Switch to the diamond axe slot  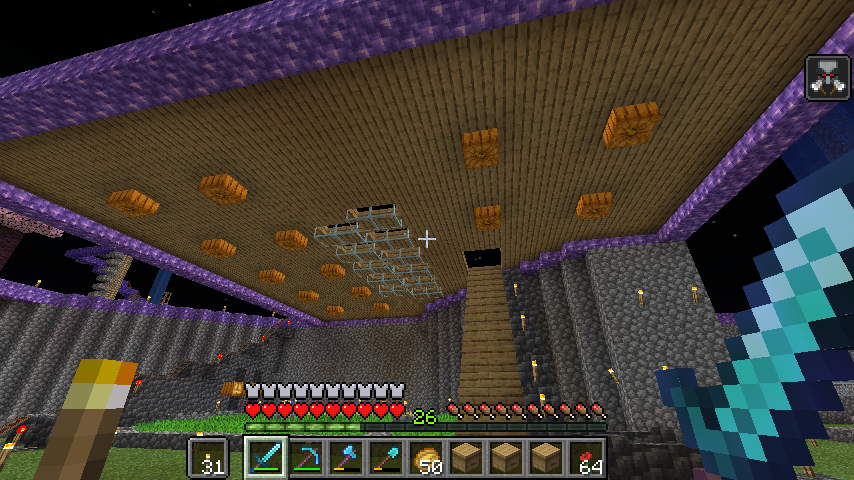346,457
